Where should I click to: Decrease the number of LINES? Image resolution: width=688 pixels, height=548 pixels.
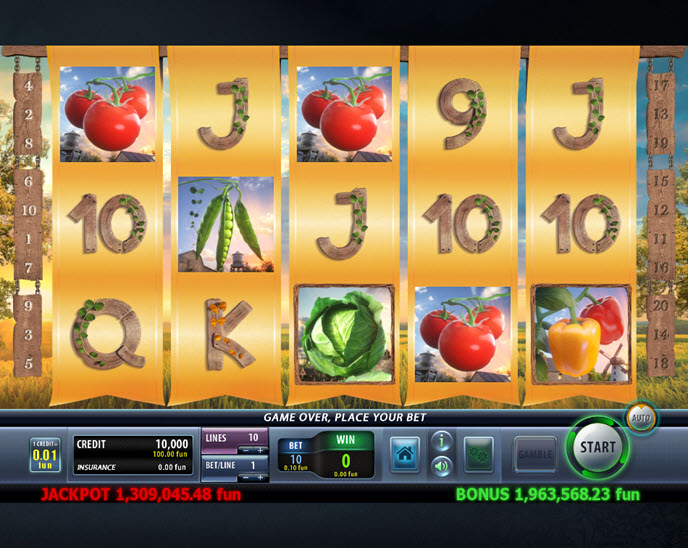coord(245,451)
